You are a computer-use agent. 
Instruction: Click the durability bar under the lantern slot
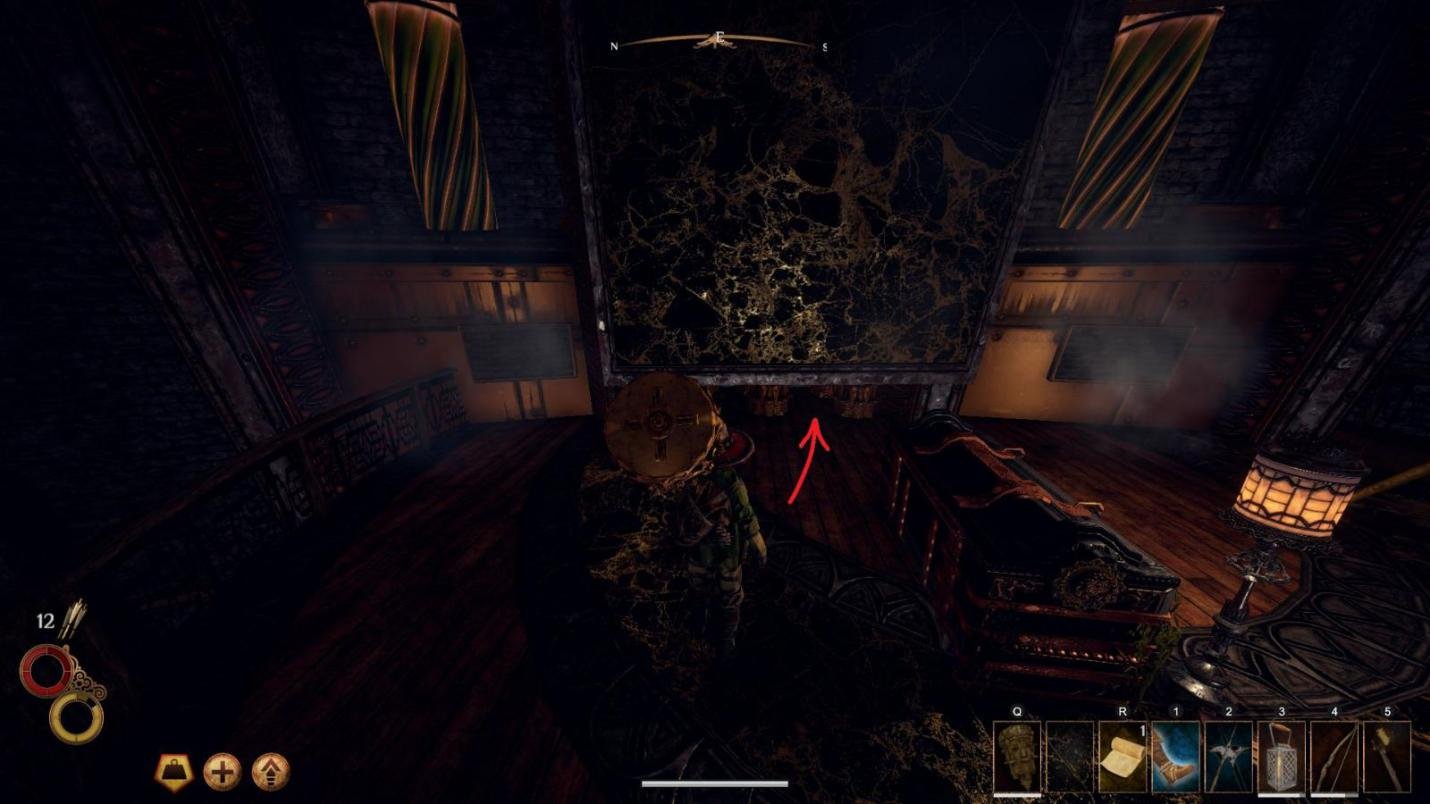(1283, 793)
